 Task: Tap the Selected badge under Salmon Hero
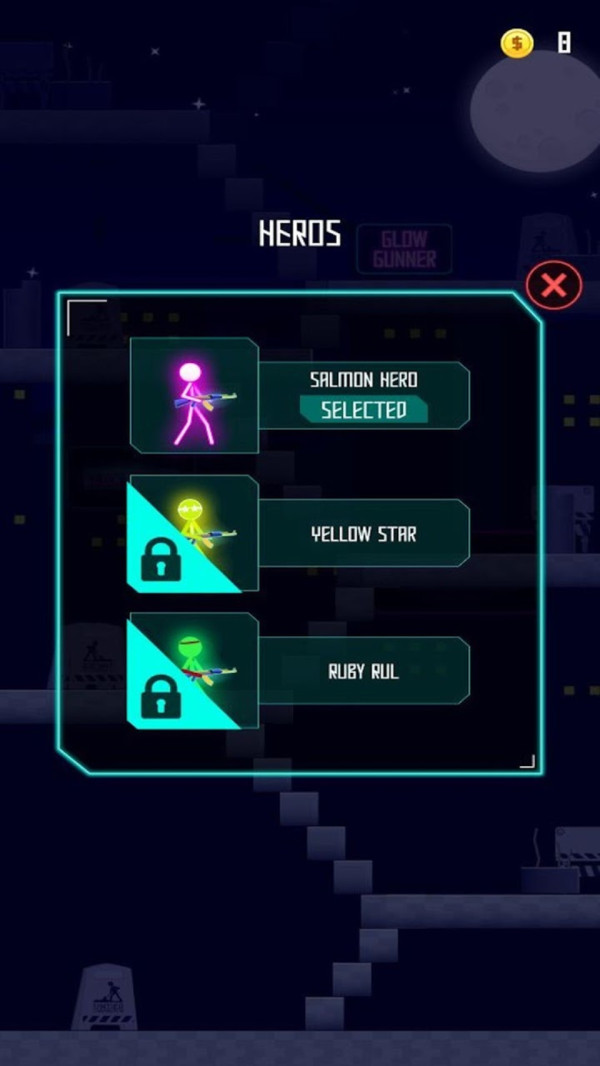coord(363,409)
